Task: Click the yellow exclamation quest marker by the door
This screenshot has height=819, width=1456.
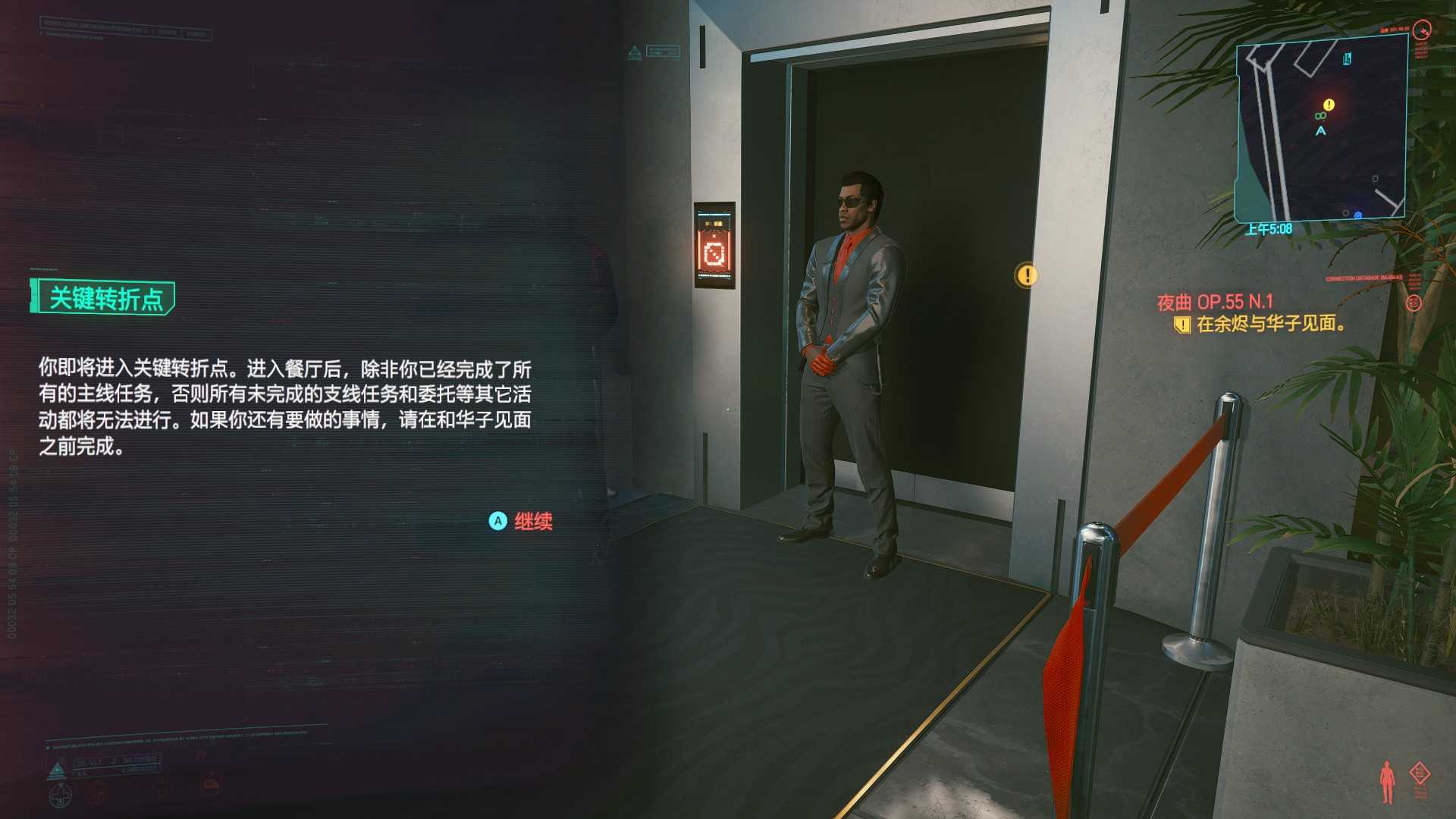Action: [x=1028, y=276]
